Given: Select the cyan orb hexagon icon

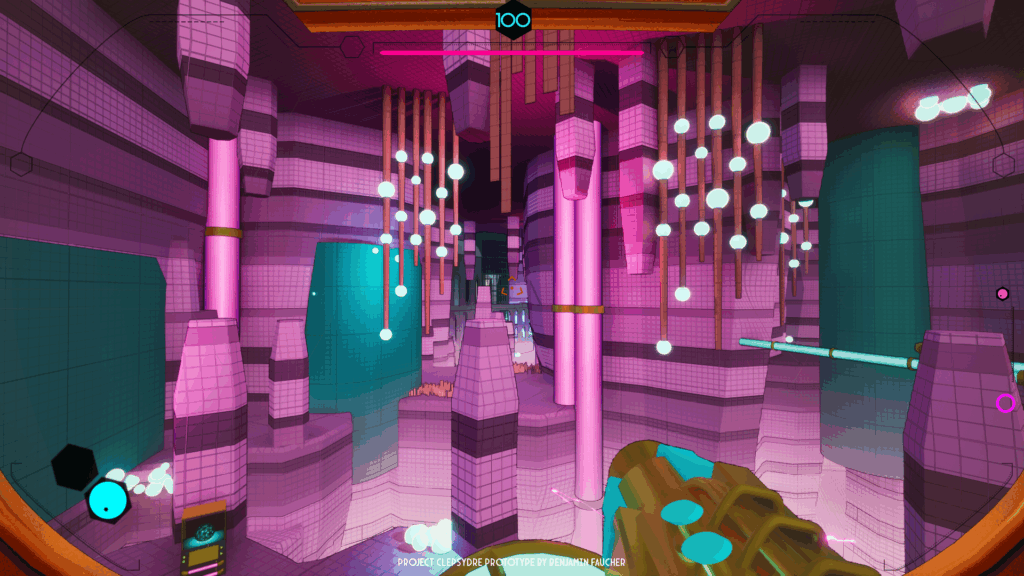Looking at the screenshot, I should pyautogui.click(x=106, y=499).
